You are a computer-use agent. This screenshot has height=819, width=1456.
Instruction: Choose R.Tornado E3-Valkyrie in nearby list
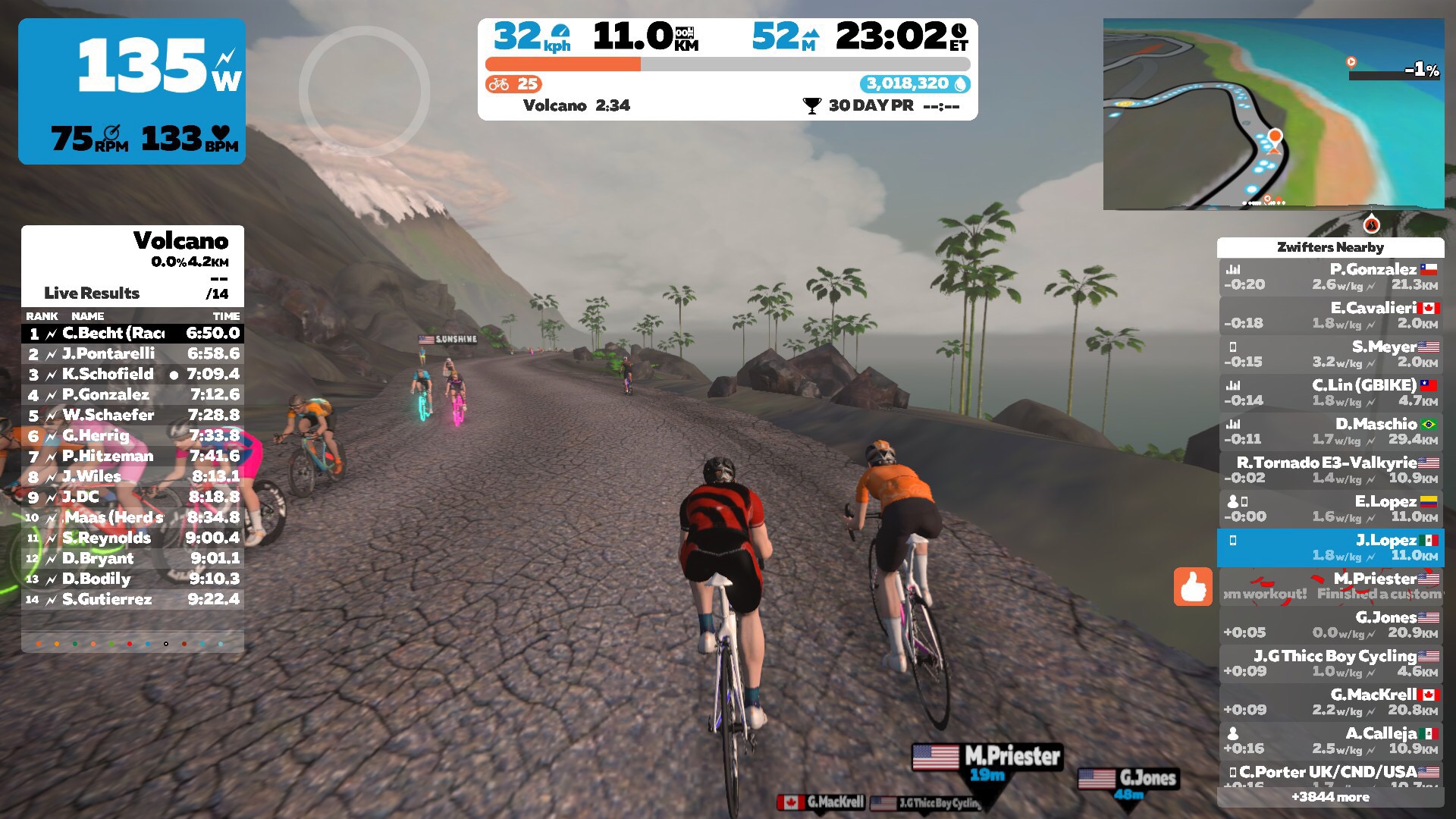[1331, 470]
